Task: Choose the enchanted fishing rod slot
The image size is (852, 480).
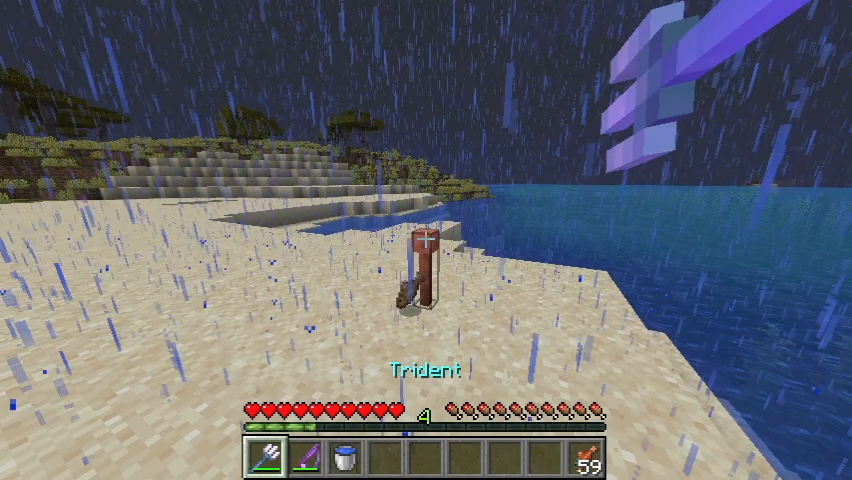Action: [305, 458]
